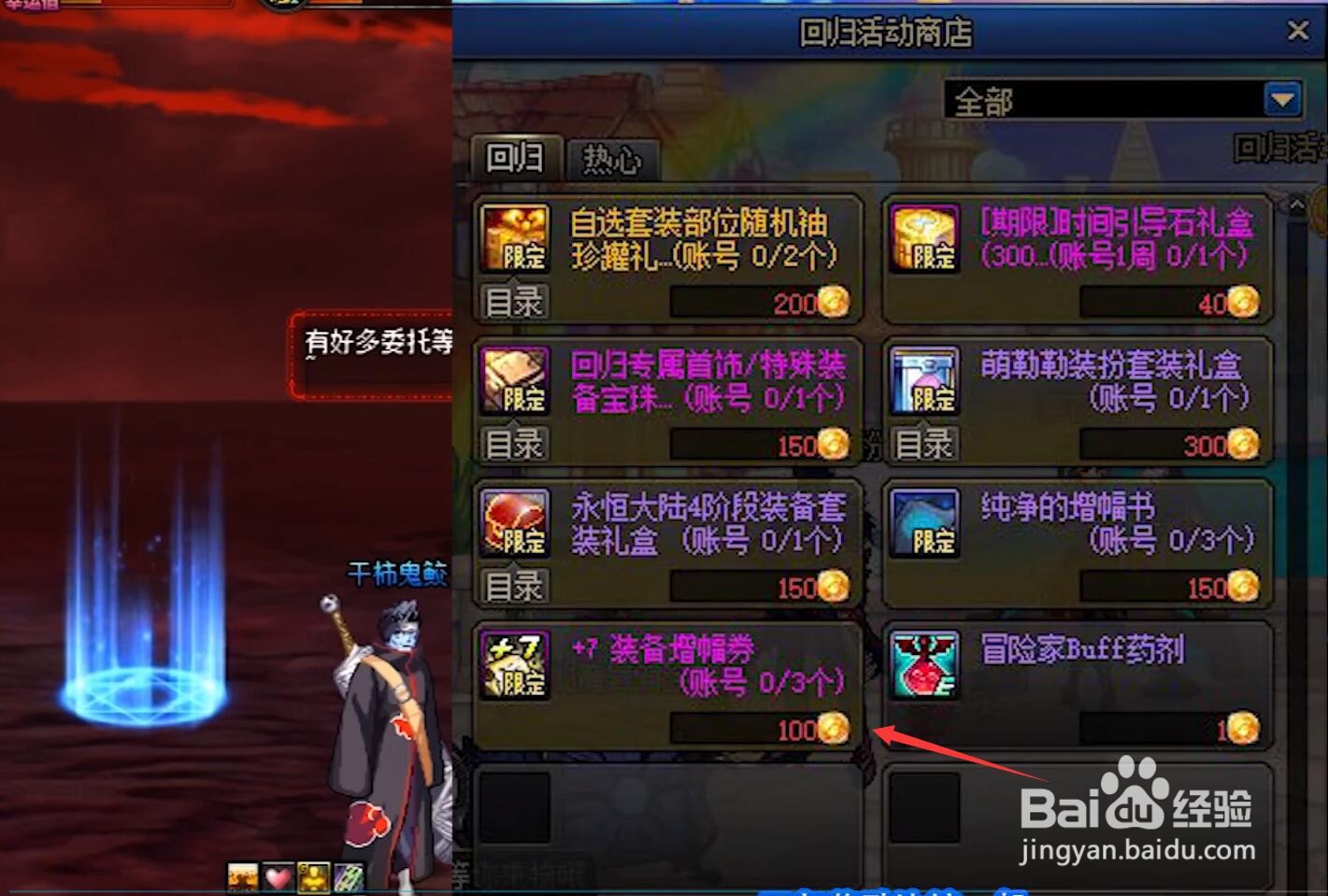Click the green item icon in the hotbar
Screen dimensions: 1328x896
tap(348, 875)
